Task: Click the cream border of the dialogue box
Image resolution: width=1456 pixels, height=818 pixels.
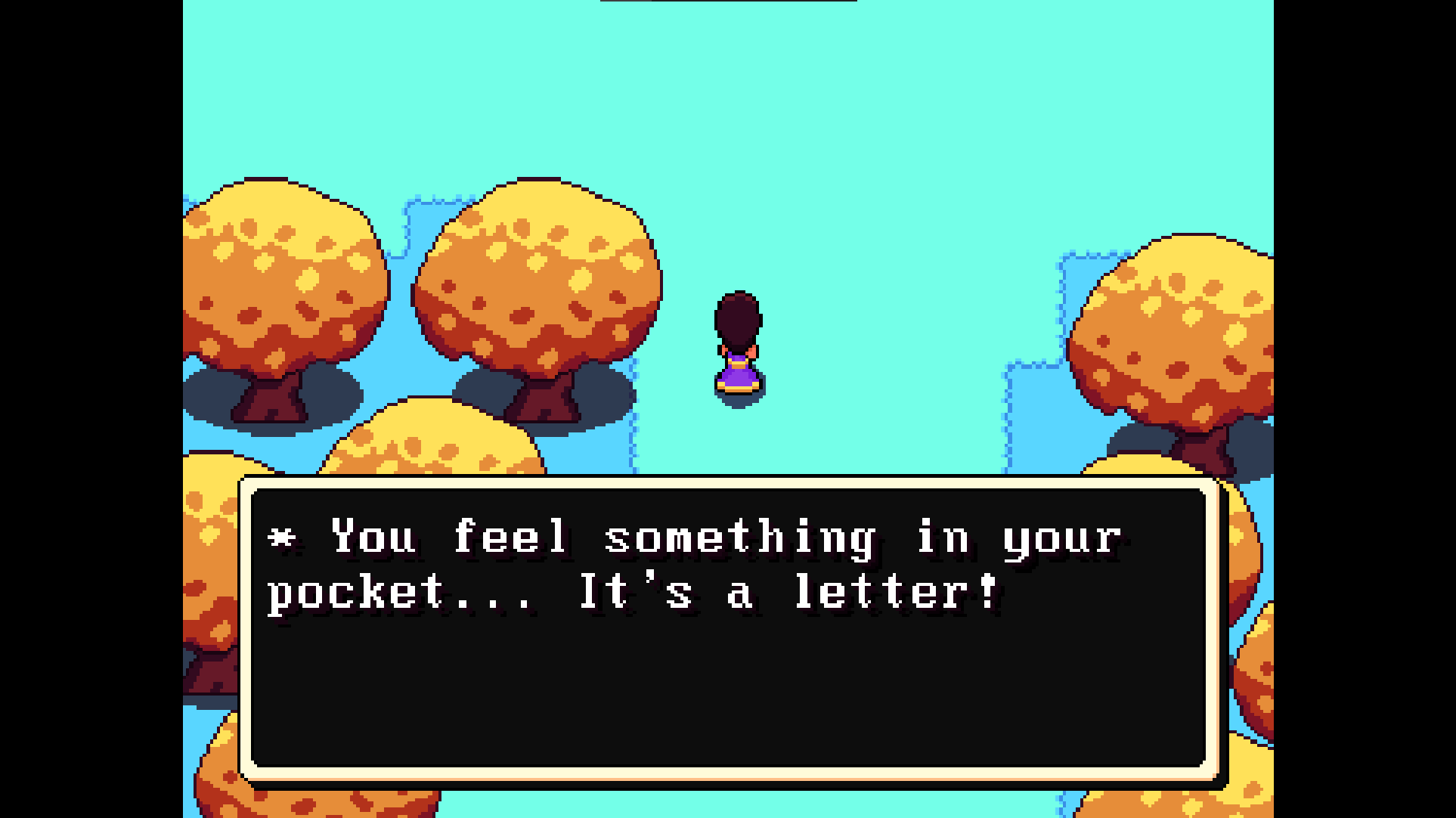Action: 726,484
